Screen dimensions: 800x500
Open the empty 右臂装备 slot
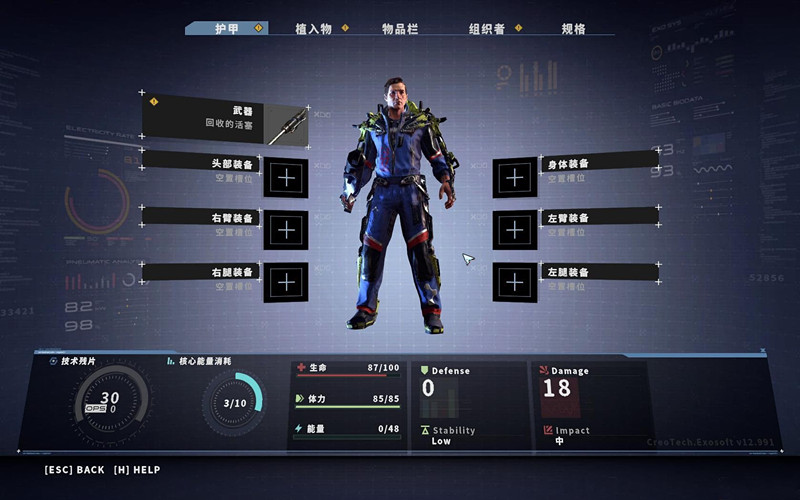[286, 230]
